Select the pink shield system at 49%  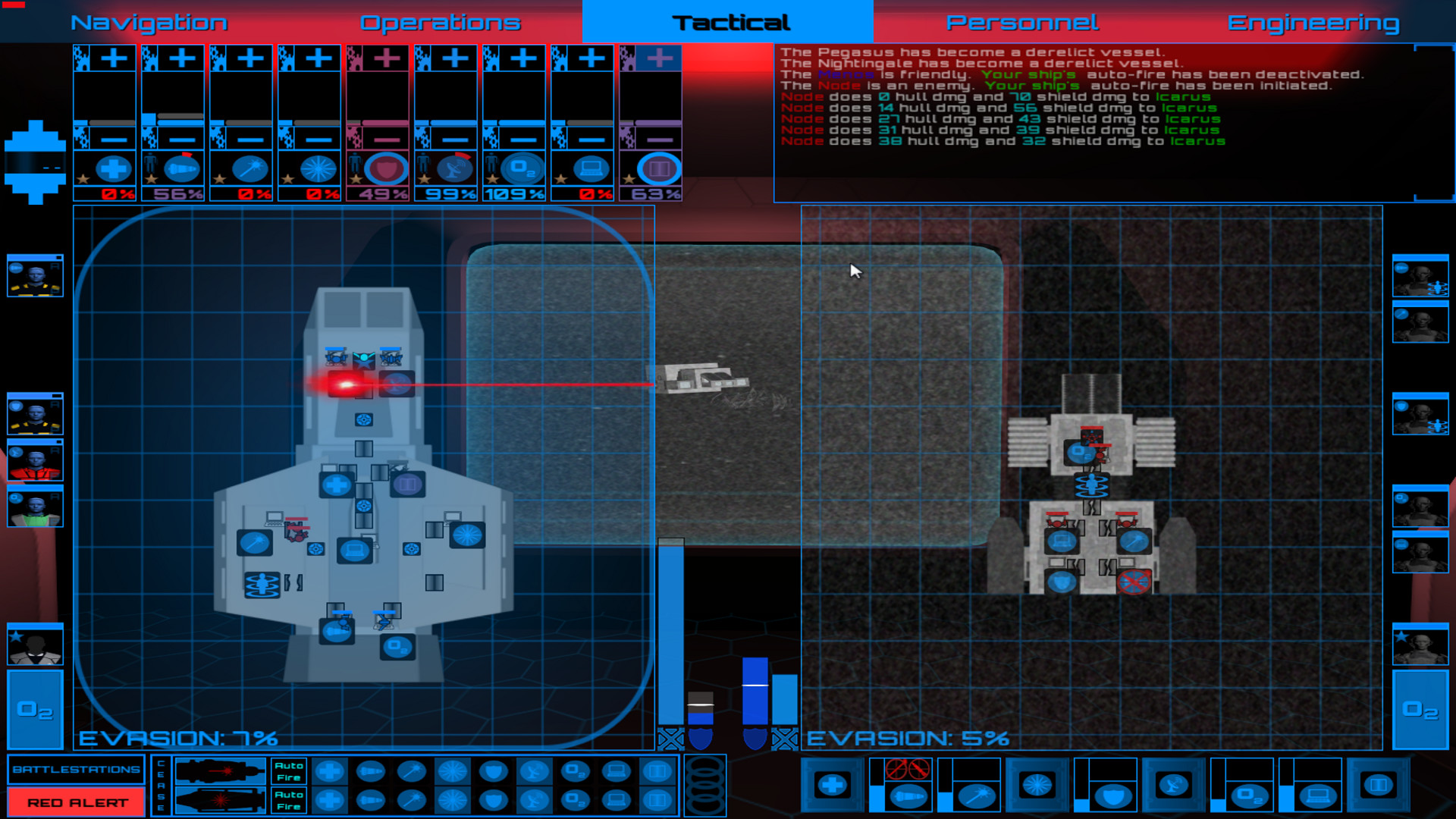(x=387, y=169)
